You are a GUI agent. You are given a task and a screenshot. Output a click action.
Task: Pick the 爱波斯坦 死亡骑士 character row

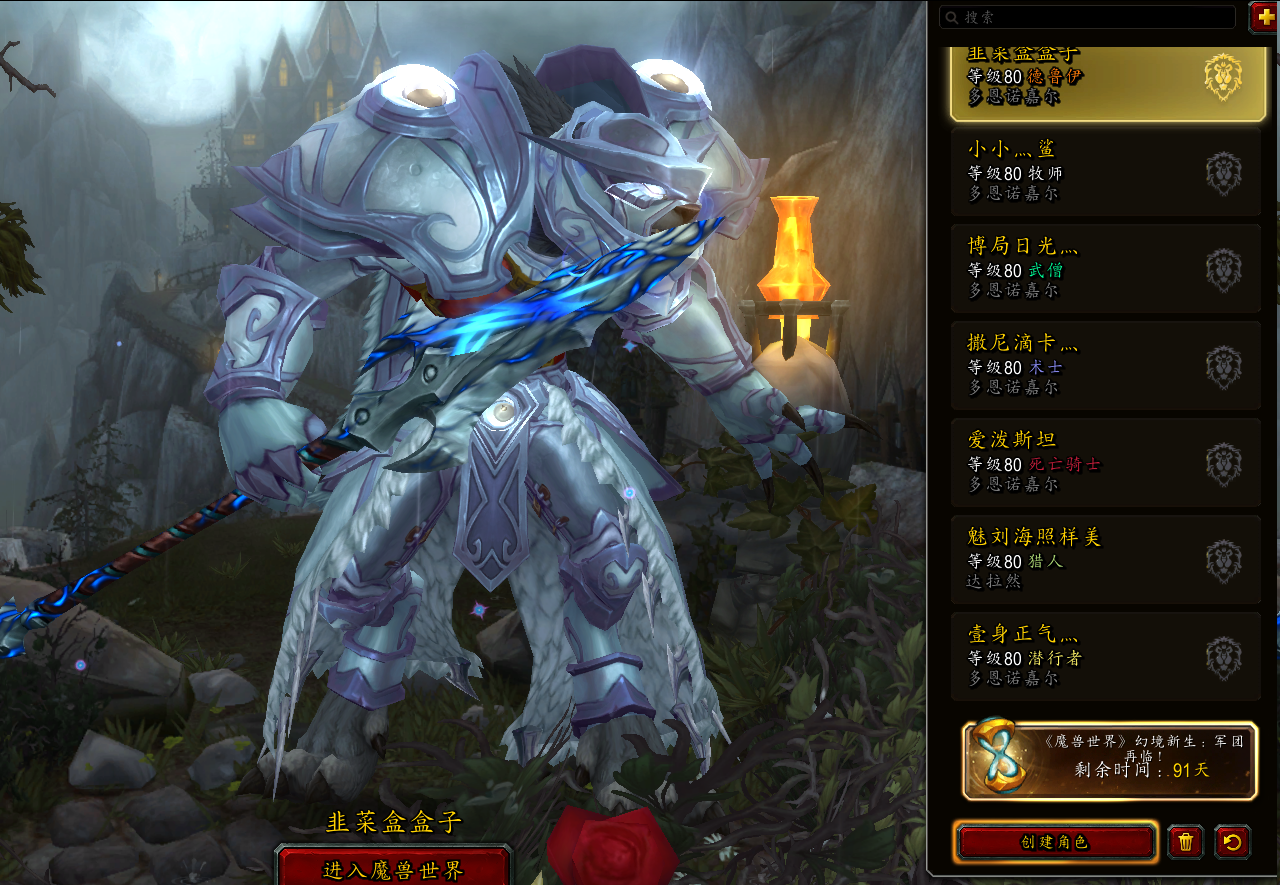[1105, 463]
